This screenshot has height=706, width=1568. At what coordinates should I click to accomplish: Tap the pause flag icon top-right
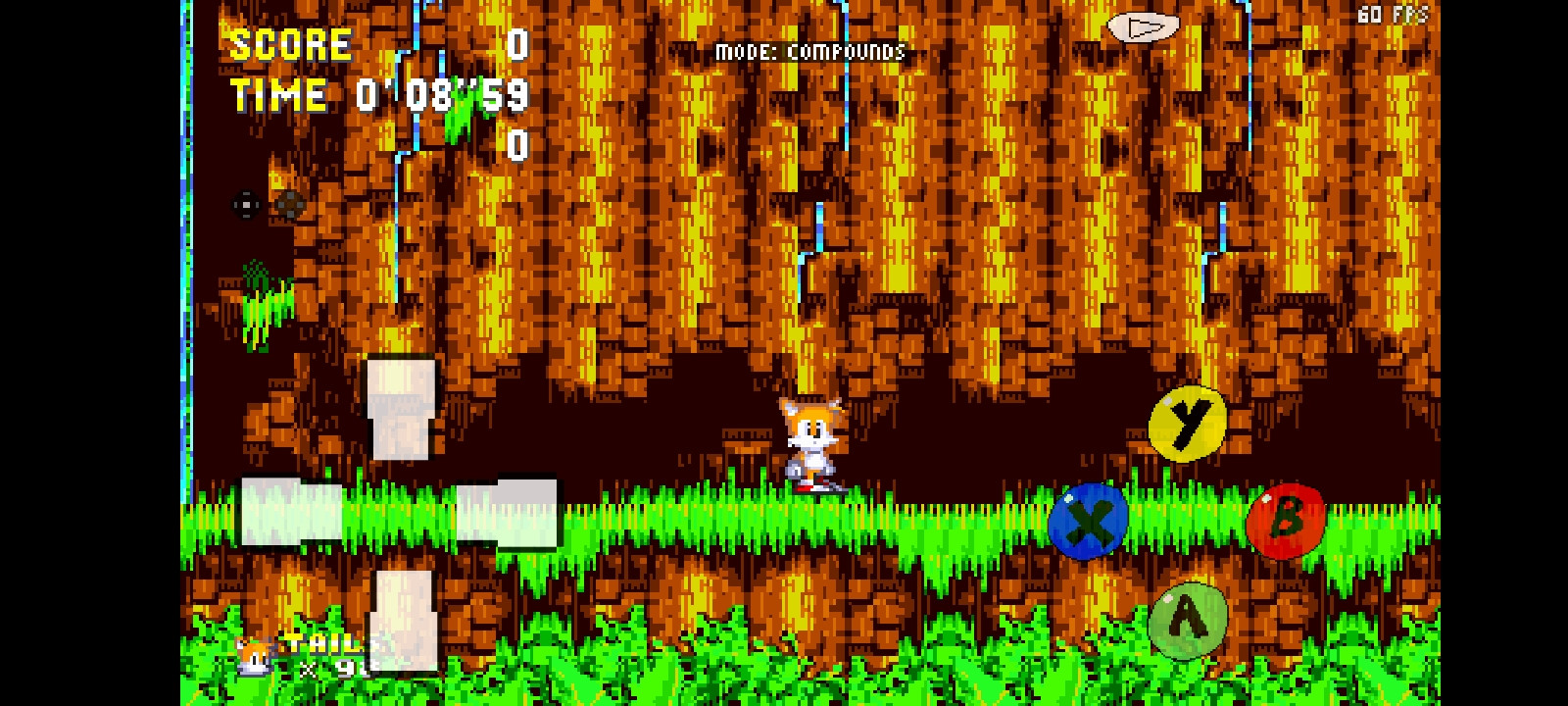pyautogui.click(x=1144, y=27)
